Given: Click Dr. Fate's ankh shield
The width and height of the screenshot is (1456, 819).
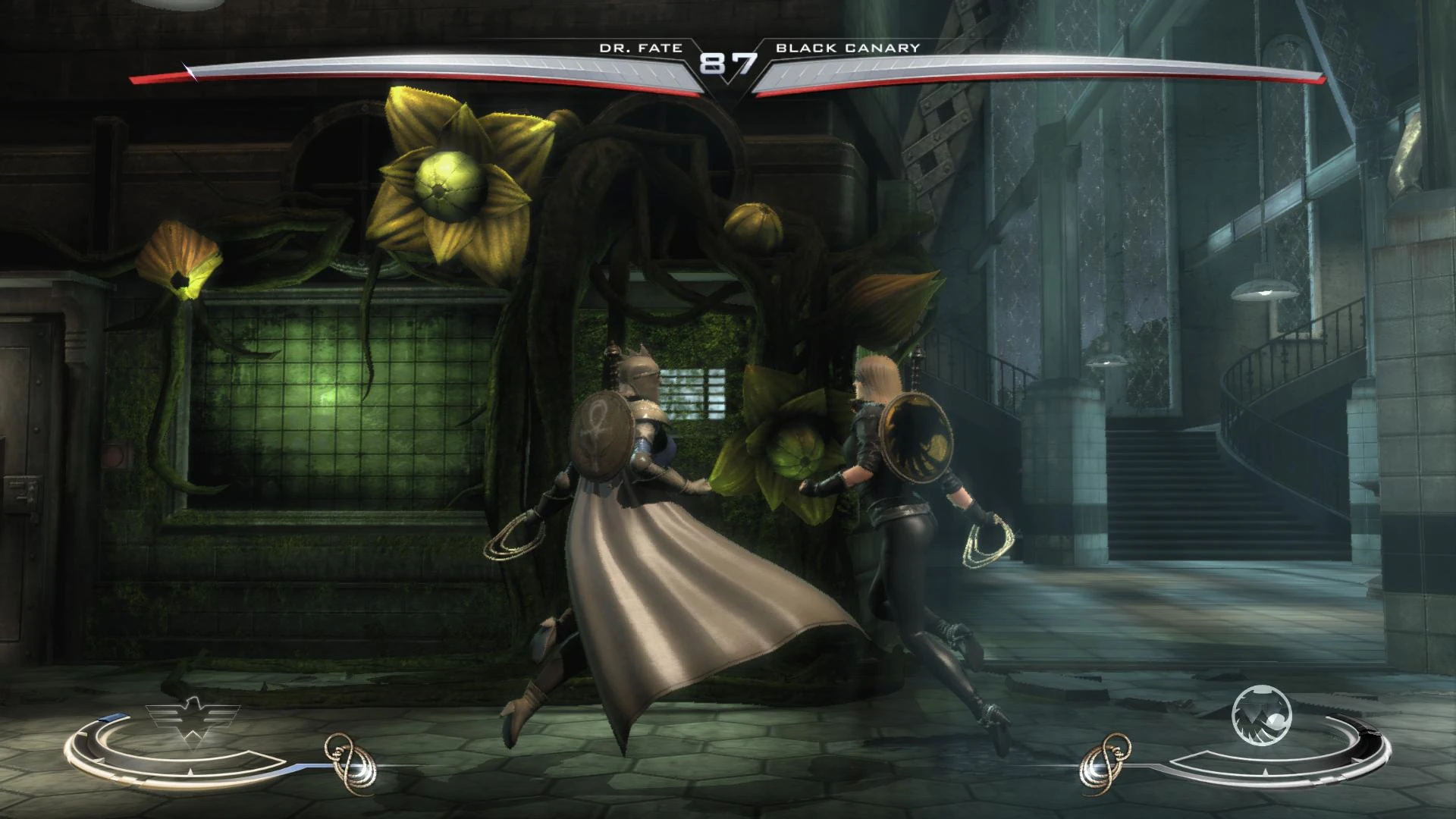Looking at the screenshot, I should pyautogui.click(x=603, y=432).
